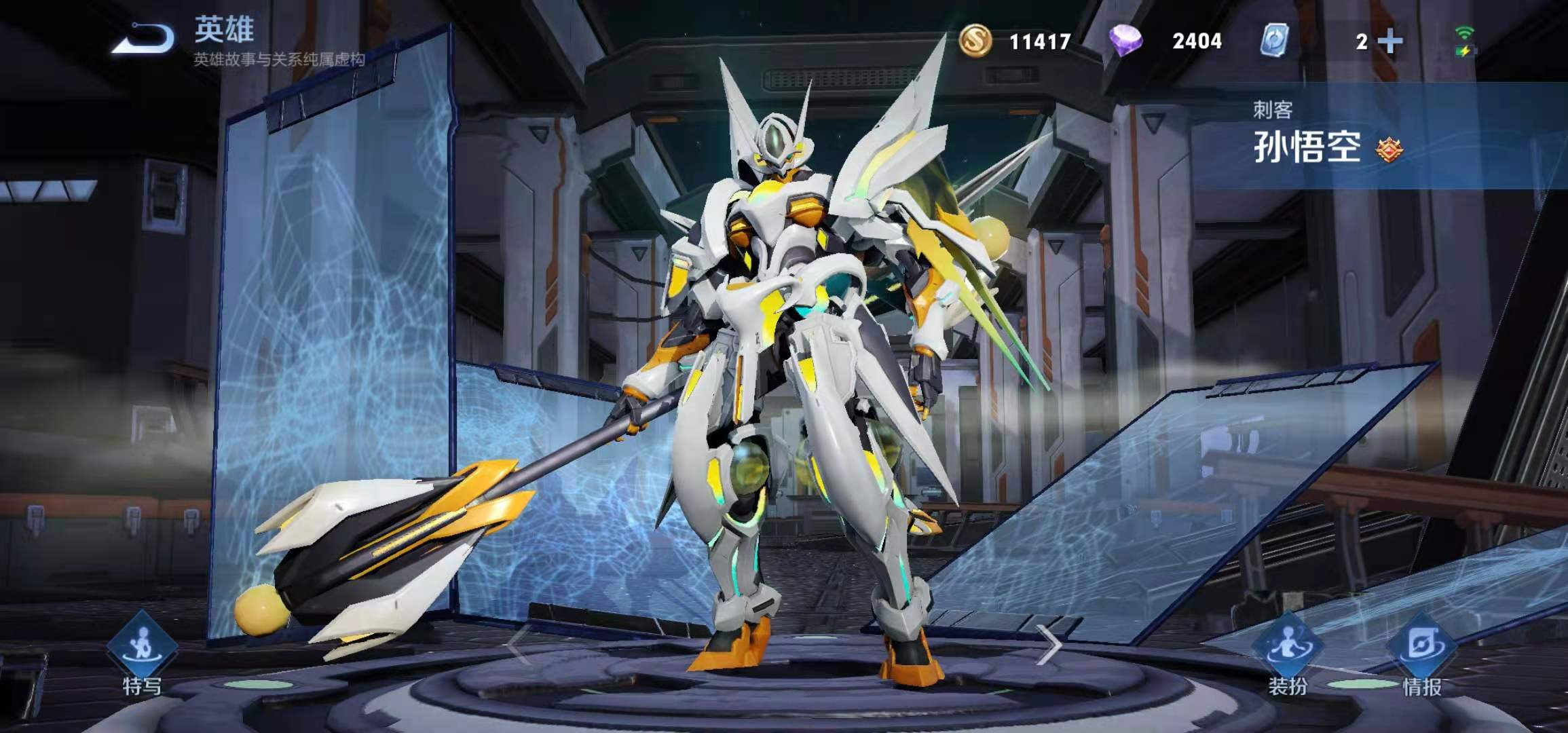The image size is (1568, 733).
Task: Tap the badge beside 孙悟空 name
Action: [x=1389, y=149]
